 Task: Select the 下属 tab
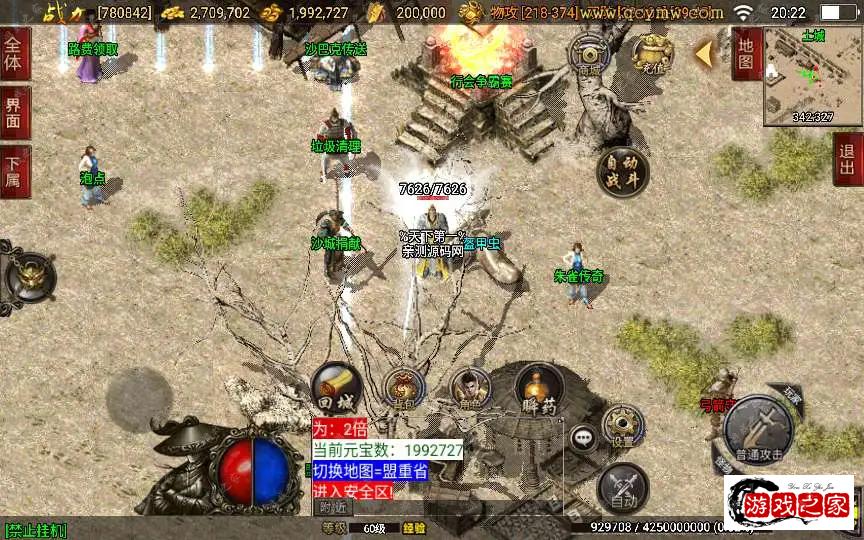(14, 170)
